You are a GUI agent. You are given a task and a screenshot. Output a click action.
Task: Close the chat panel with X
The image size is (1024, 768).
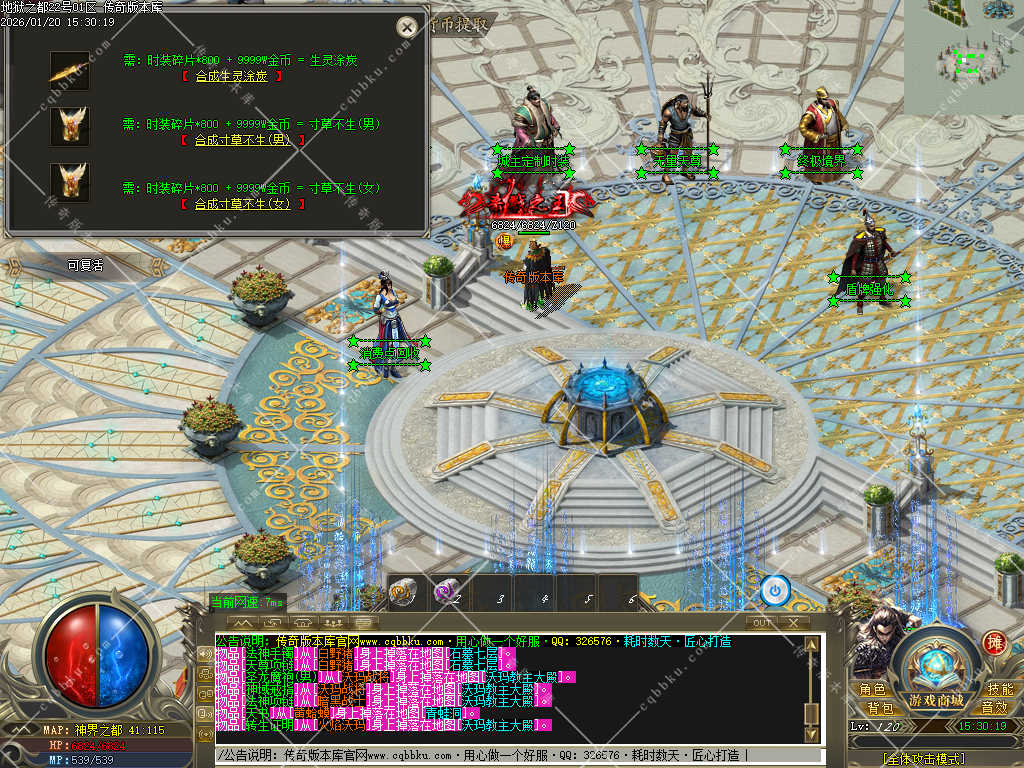(x=793, y=623)
